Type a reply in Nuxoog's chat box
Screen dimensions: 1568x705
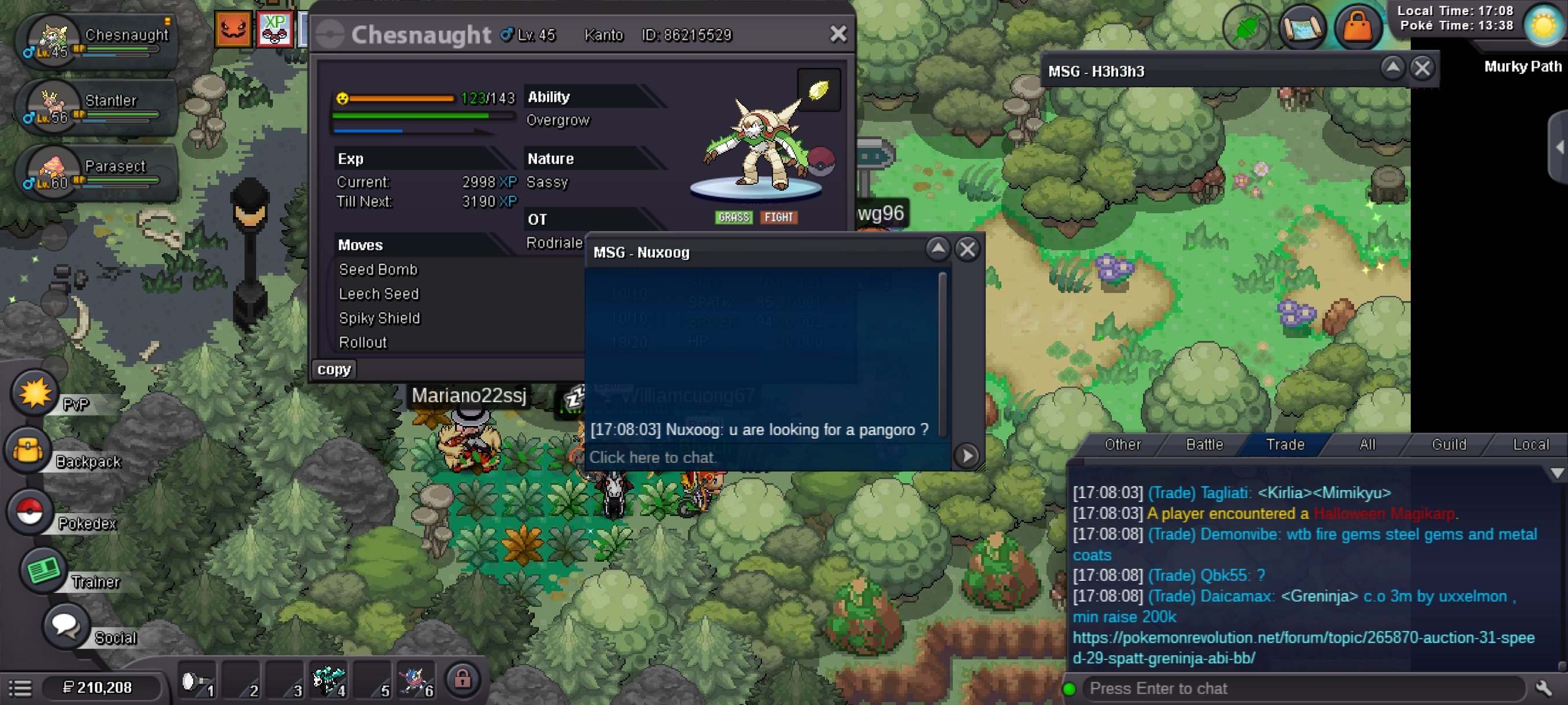767,458
